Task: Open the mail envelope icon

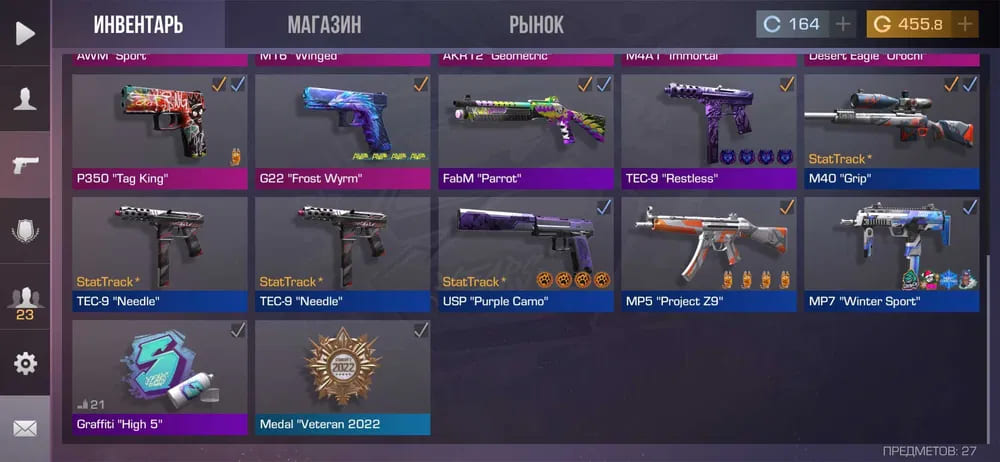Action: [x=25, y=428]
